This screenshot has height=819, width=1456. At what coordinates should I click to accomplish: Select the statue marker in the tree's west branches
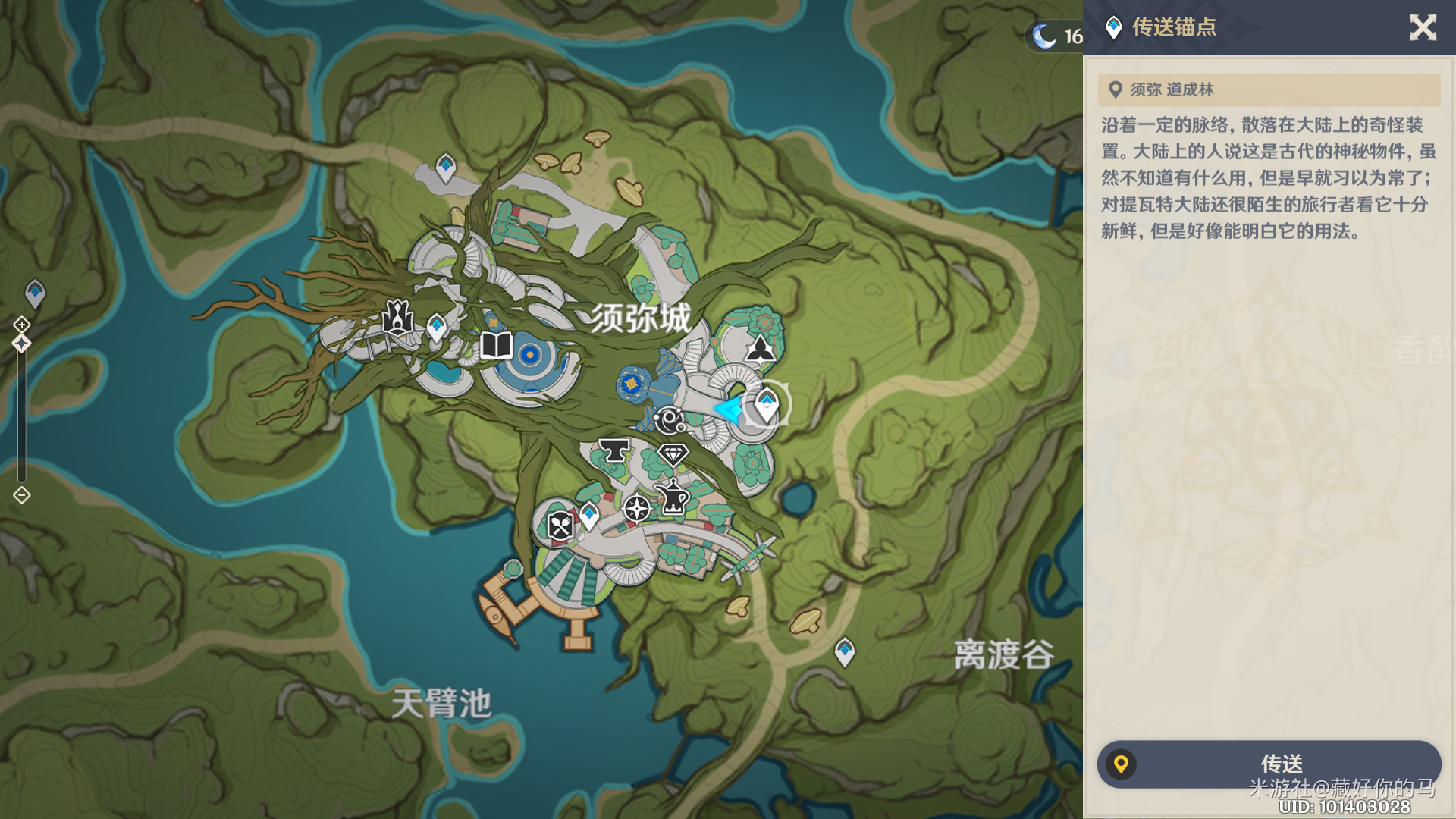tap(397, 317)
